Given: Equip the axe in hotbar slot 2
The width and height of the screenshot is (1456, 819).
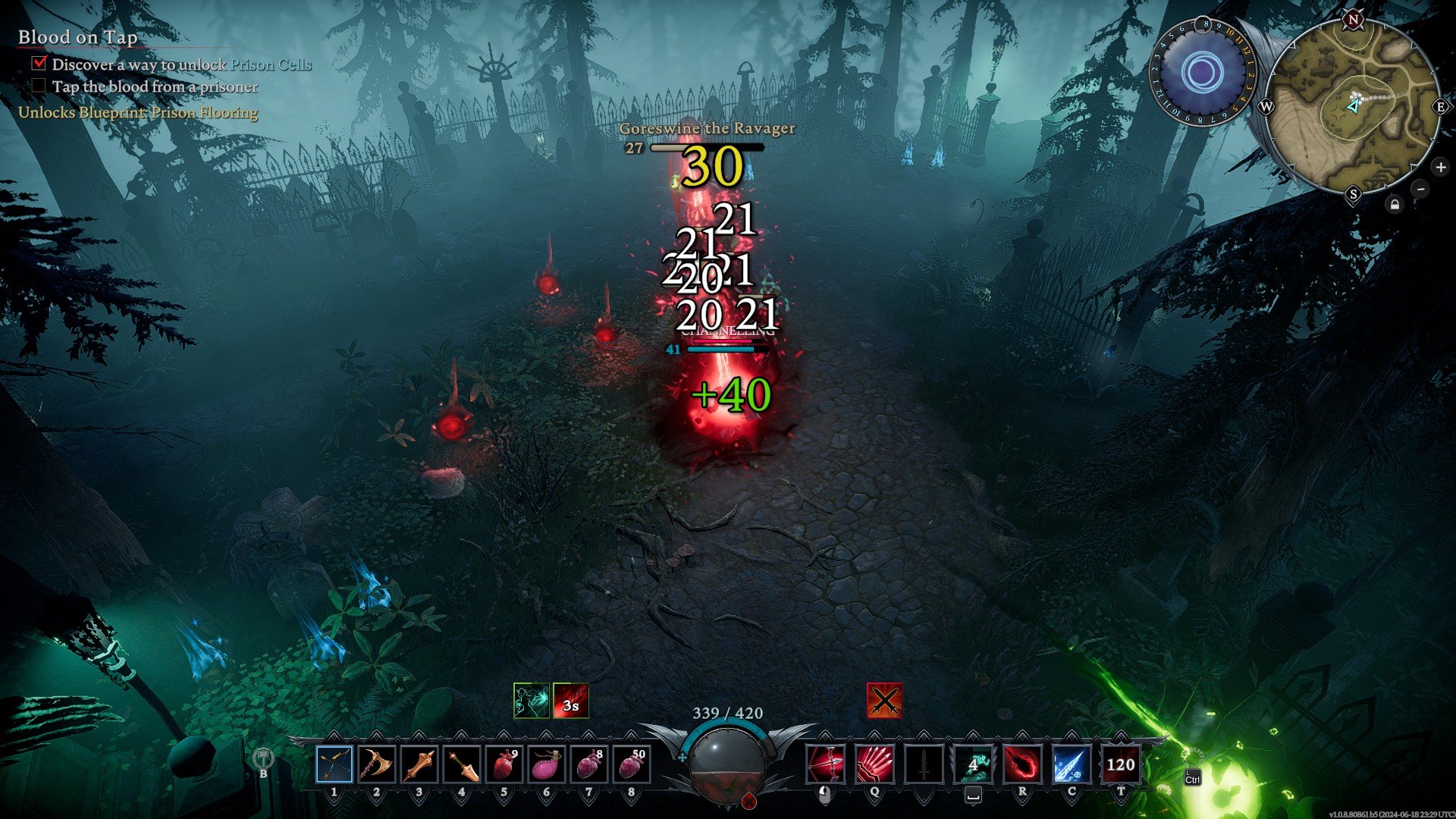Looking at the screenshot, I should point(376,764).
